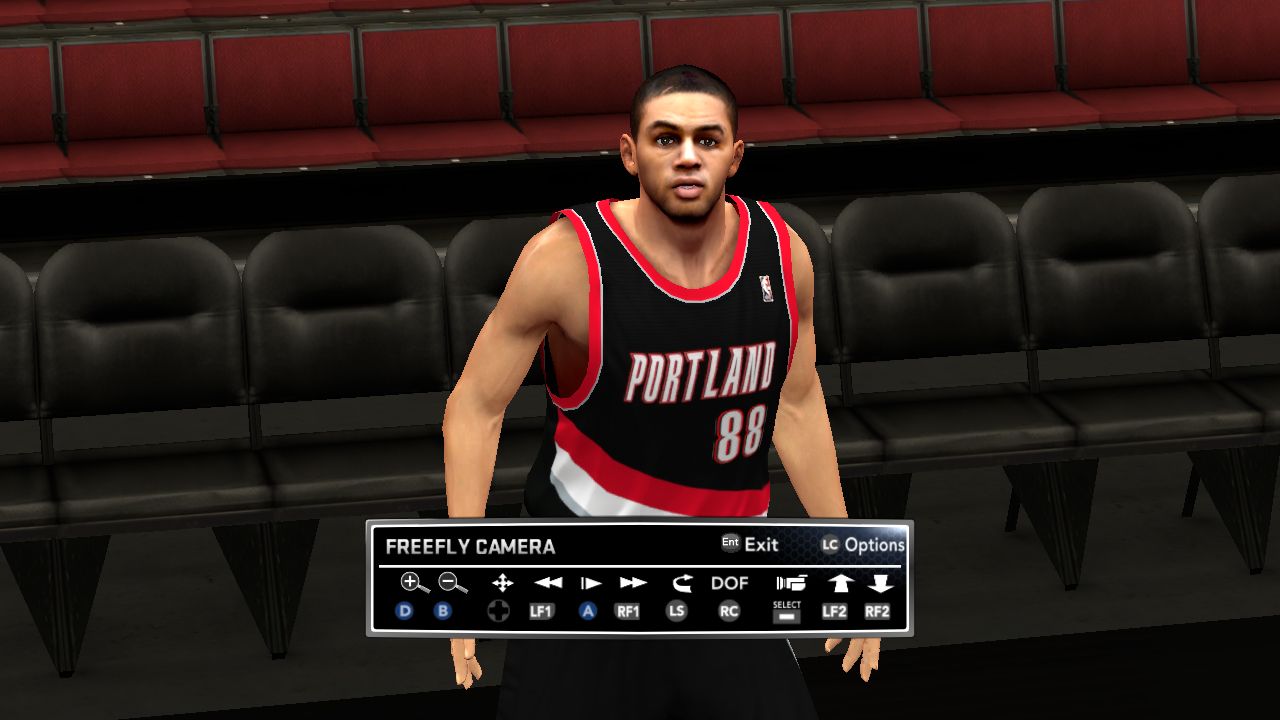Exit the Freefly Camera mode
The image size is (1280, 720).
point(750,545)
